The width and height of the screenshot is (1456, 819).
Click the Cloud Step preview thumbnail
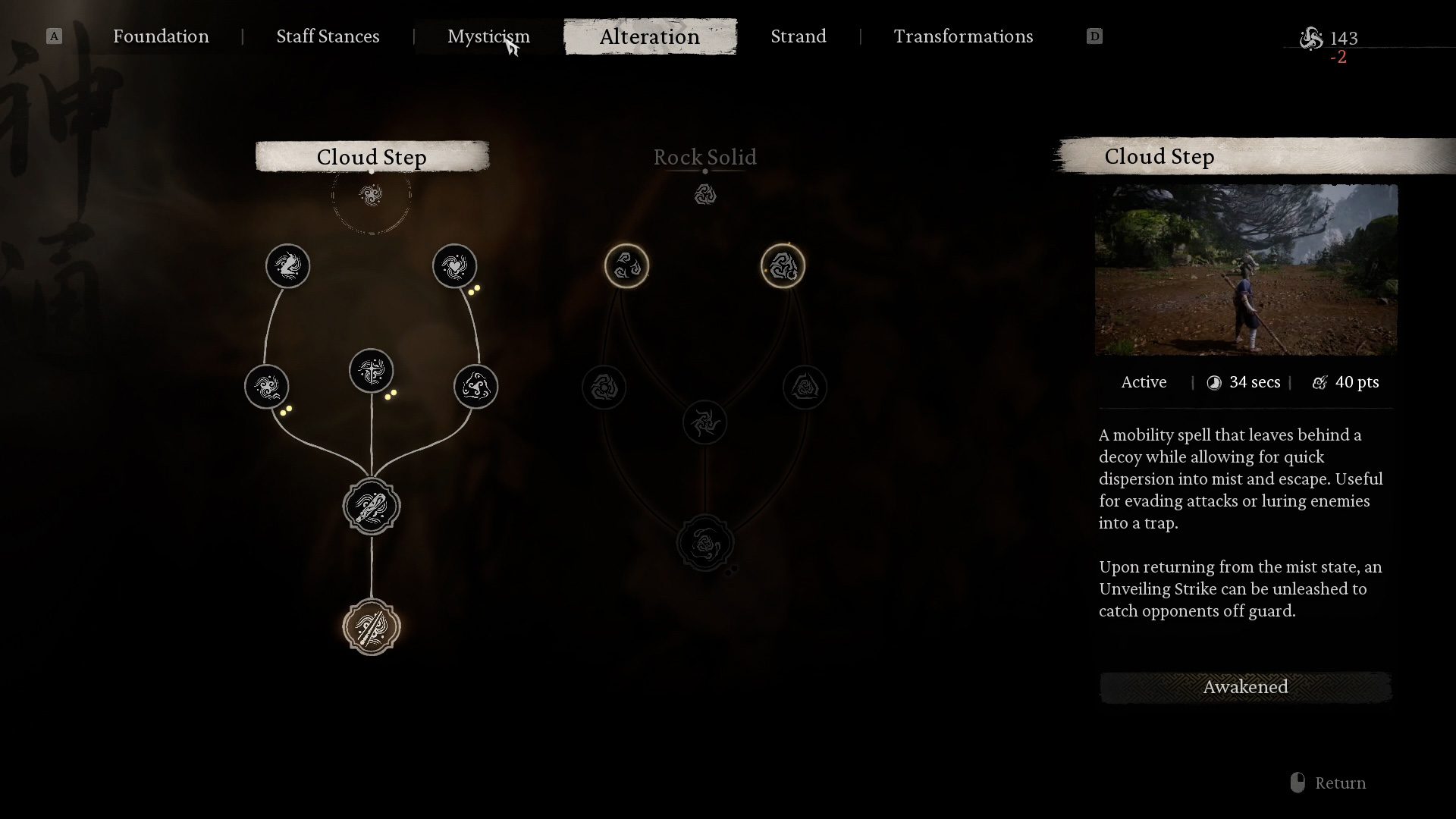1246,270
